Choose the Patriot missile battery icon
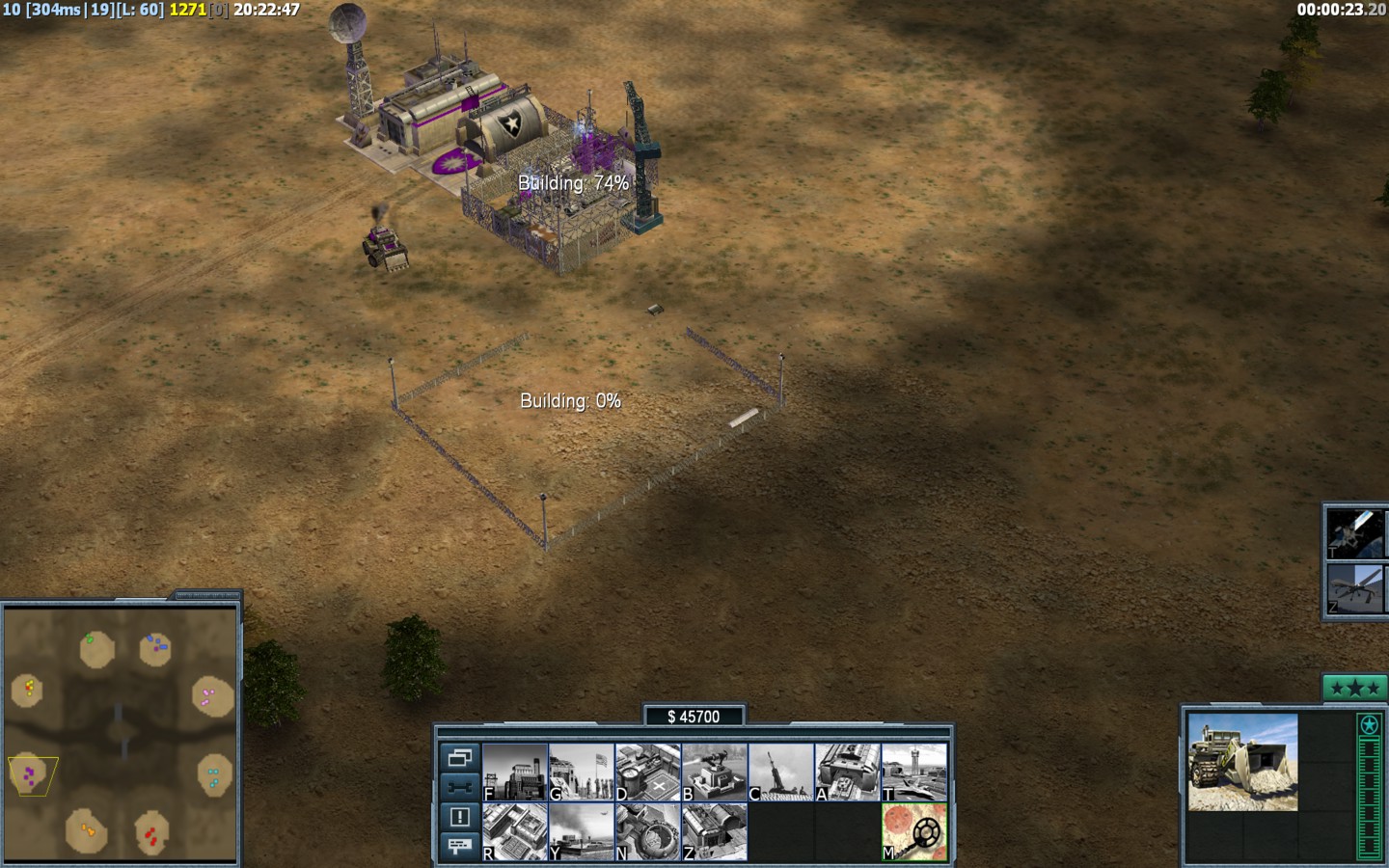The height and width of the screenshot is (868, 1389). click(x=781, y=772)
